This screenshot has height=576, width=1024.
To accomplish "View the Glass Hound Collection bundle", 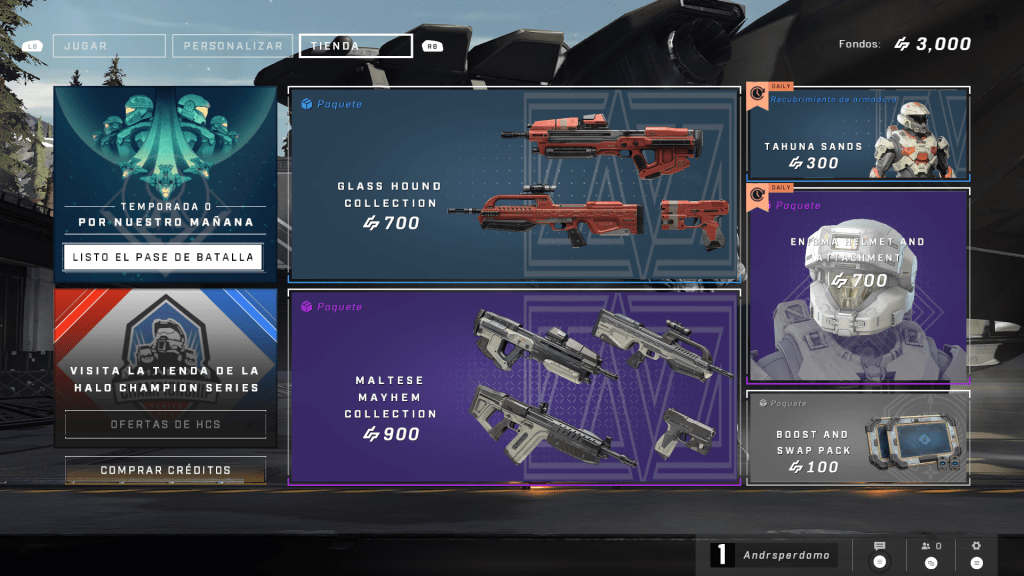I will click(x=514, y=185).
